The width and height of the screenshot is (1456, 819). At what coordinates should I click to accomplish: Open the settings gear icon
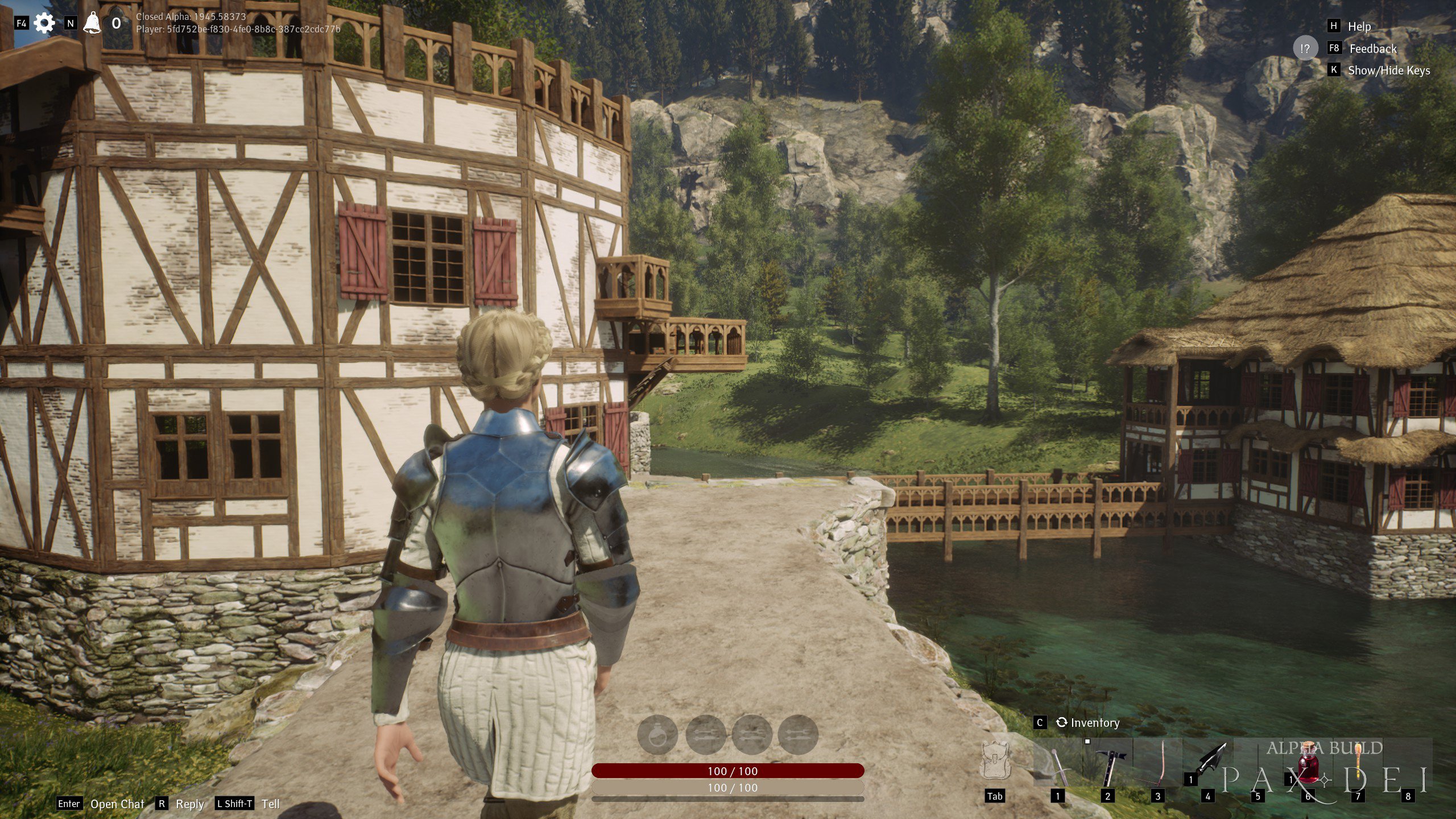45,23
